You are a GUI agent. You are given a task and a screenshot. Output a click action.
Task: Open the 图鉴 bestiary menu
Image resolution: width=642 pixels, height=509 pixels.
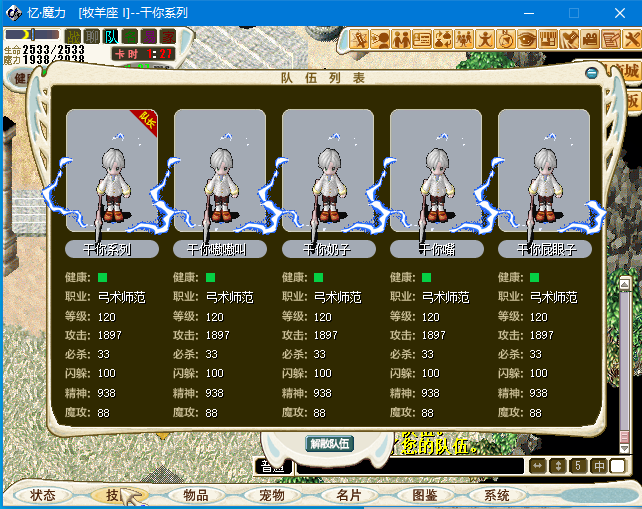pyautogui.click(x=425, y=495)
